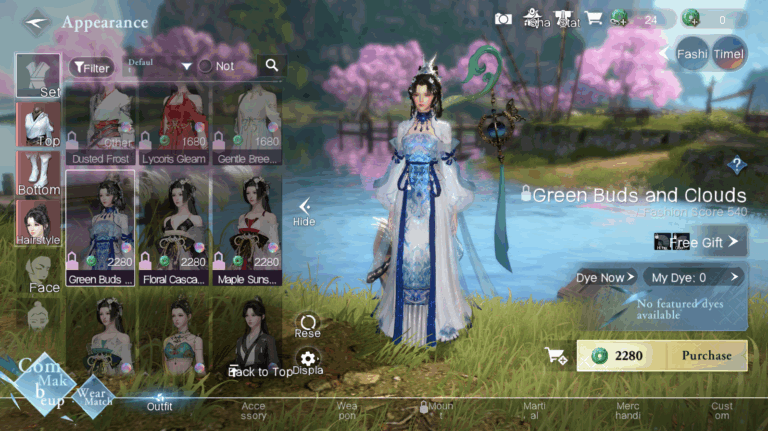768x431 pixels.
Task: Switch to the Hairstyle category
Action: tap(38, 222)
